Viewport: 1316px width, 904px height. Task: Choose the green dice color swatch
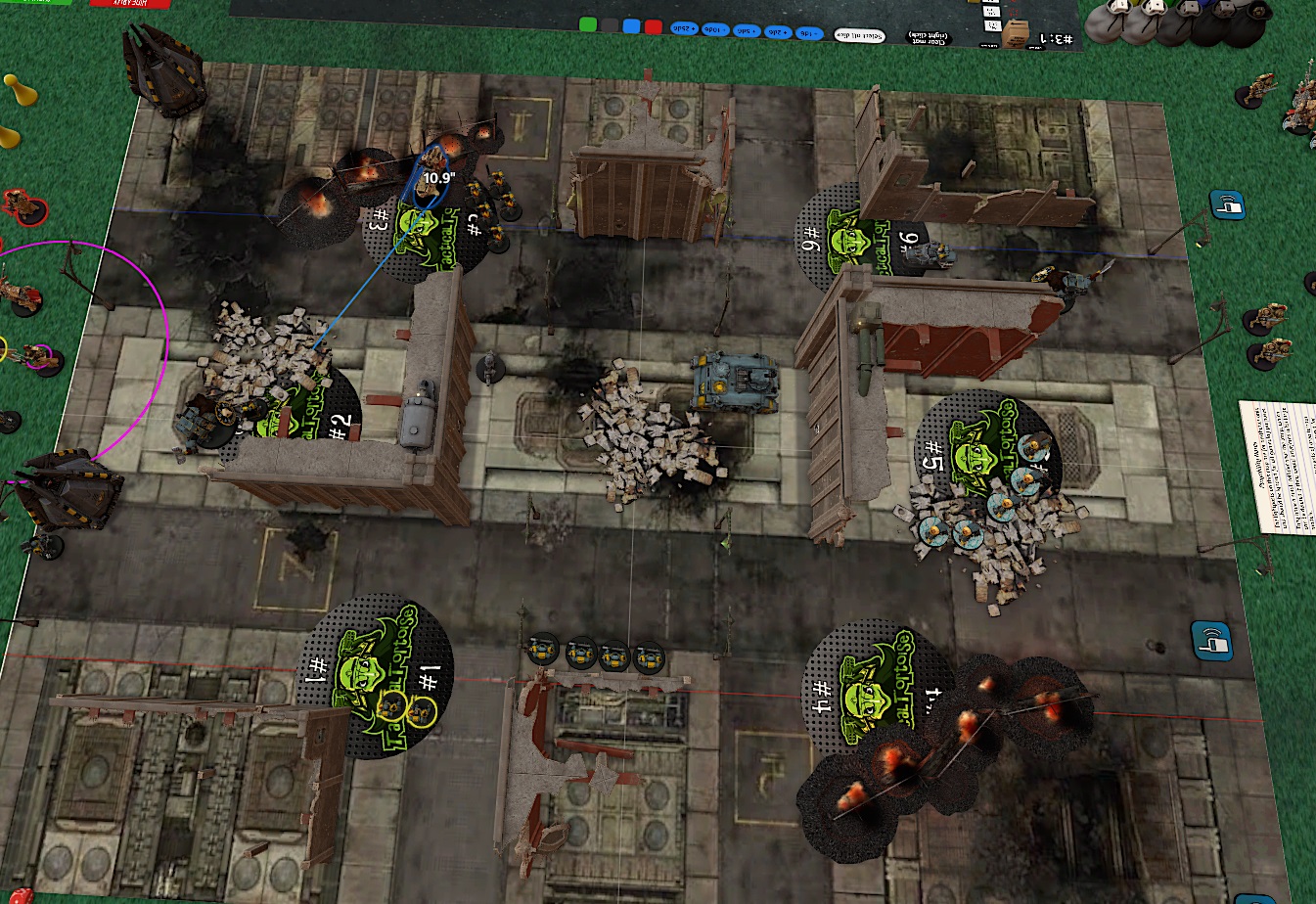pyautogui.click(x=587, y=25)
